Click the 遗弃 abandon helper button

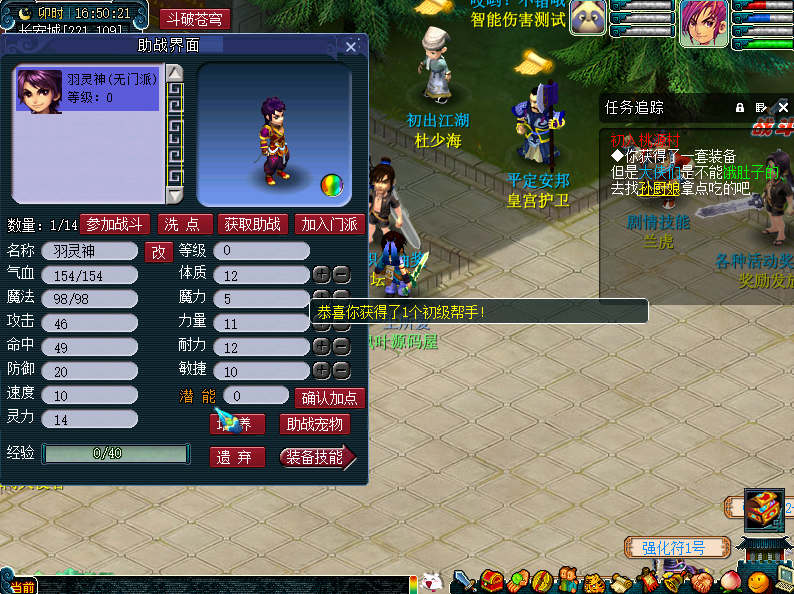coord(237,457)
